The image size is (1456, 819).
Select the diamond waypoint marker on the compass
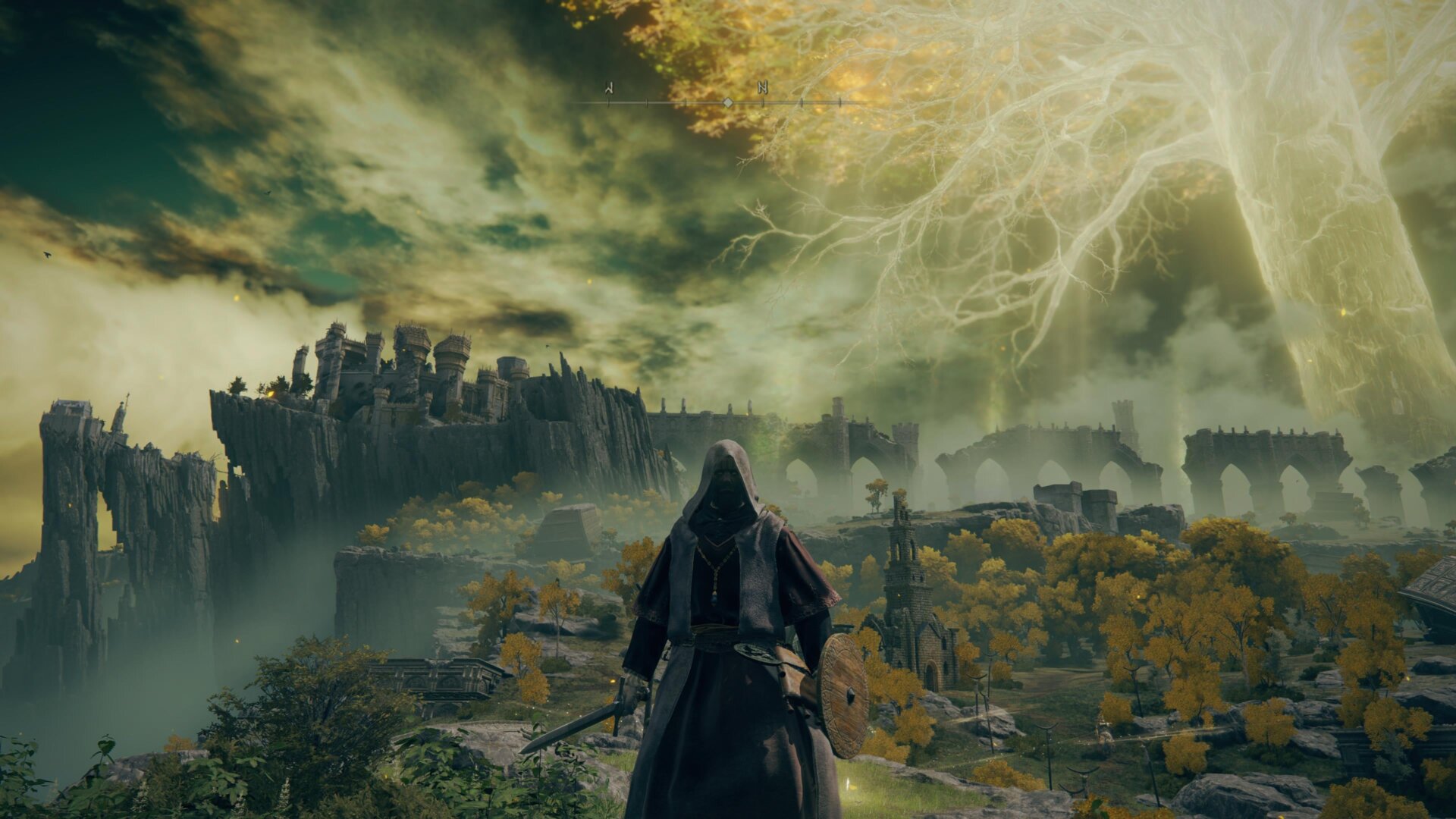[727, 102]
